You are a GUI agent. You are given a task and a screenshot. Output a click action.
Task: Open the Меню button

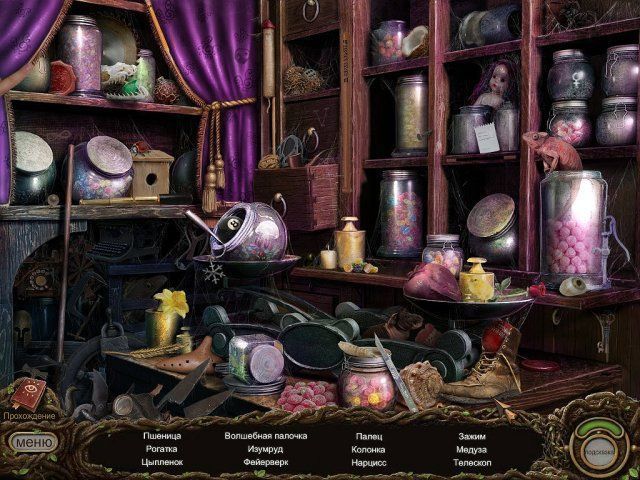[x=34, y=440]
